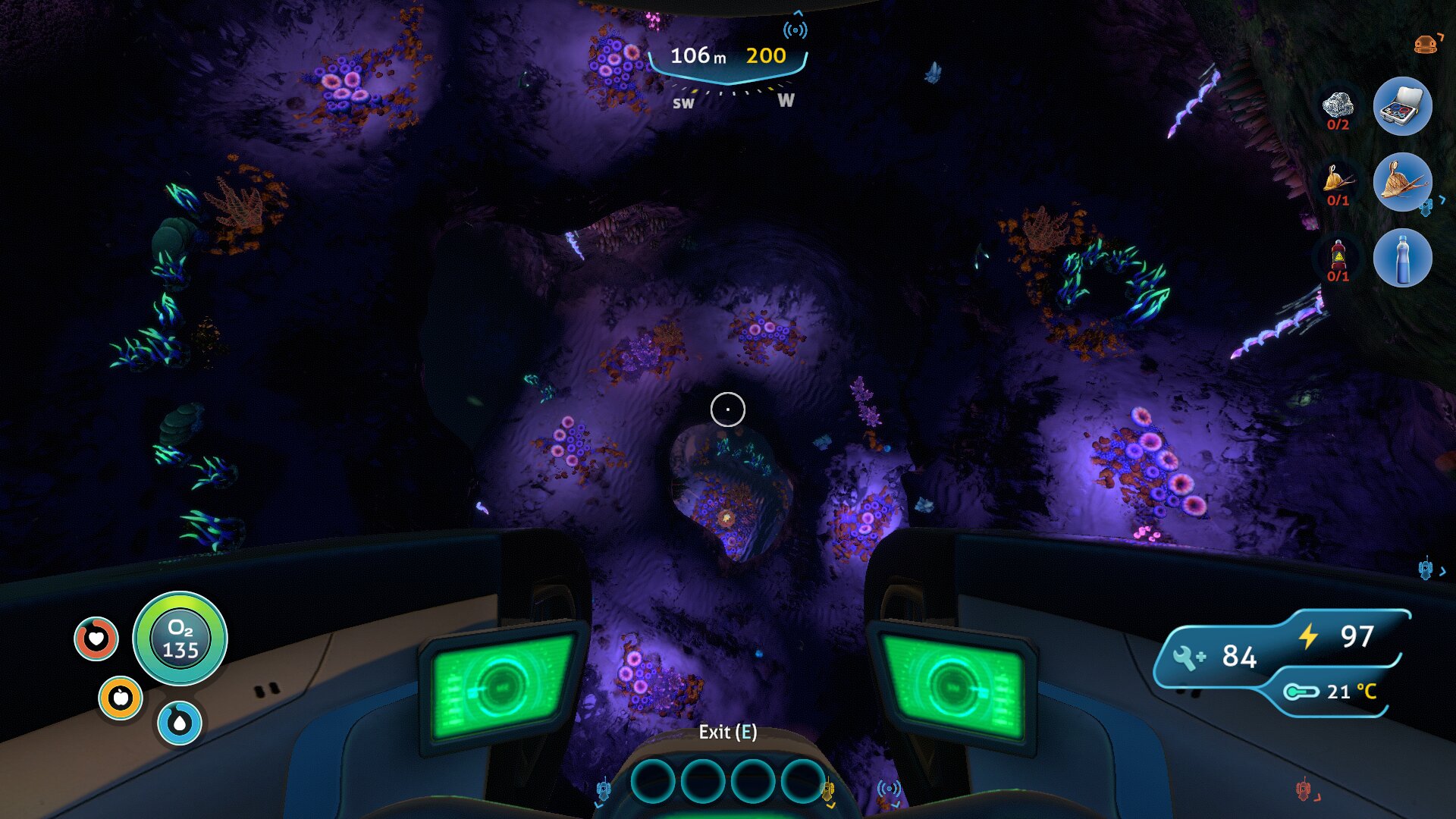Select the pinned water bottle recipe
The width and height of the screenshot is (1456, 819).
click(x=1402, y=258)
